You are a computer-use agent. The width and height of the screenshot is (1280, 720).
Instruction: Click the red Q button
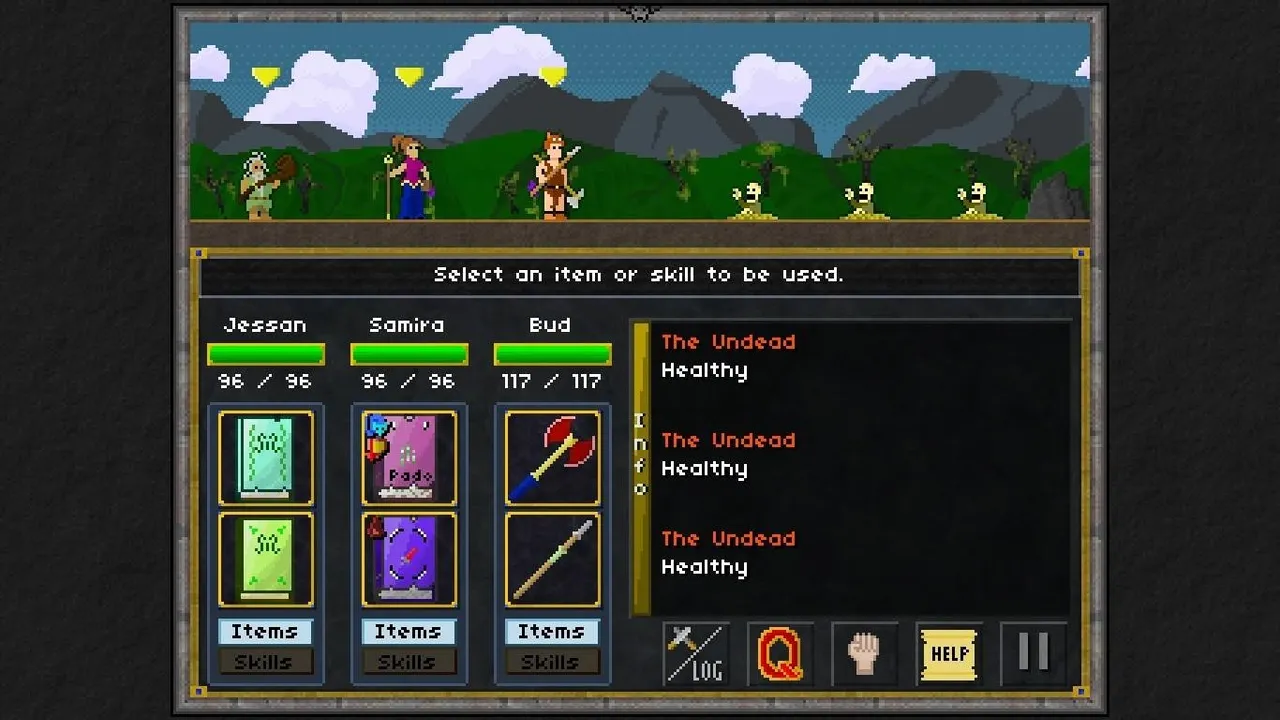pos(780,654)
